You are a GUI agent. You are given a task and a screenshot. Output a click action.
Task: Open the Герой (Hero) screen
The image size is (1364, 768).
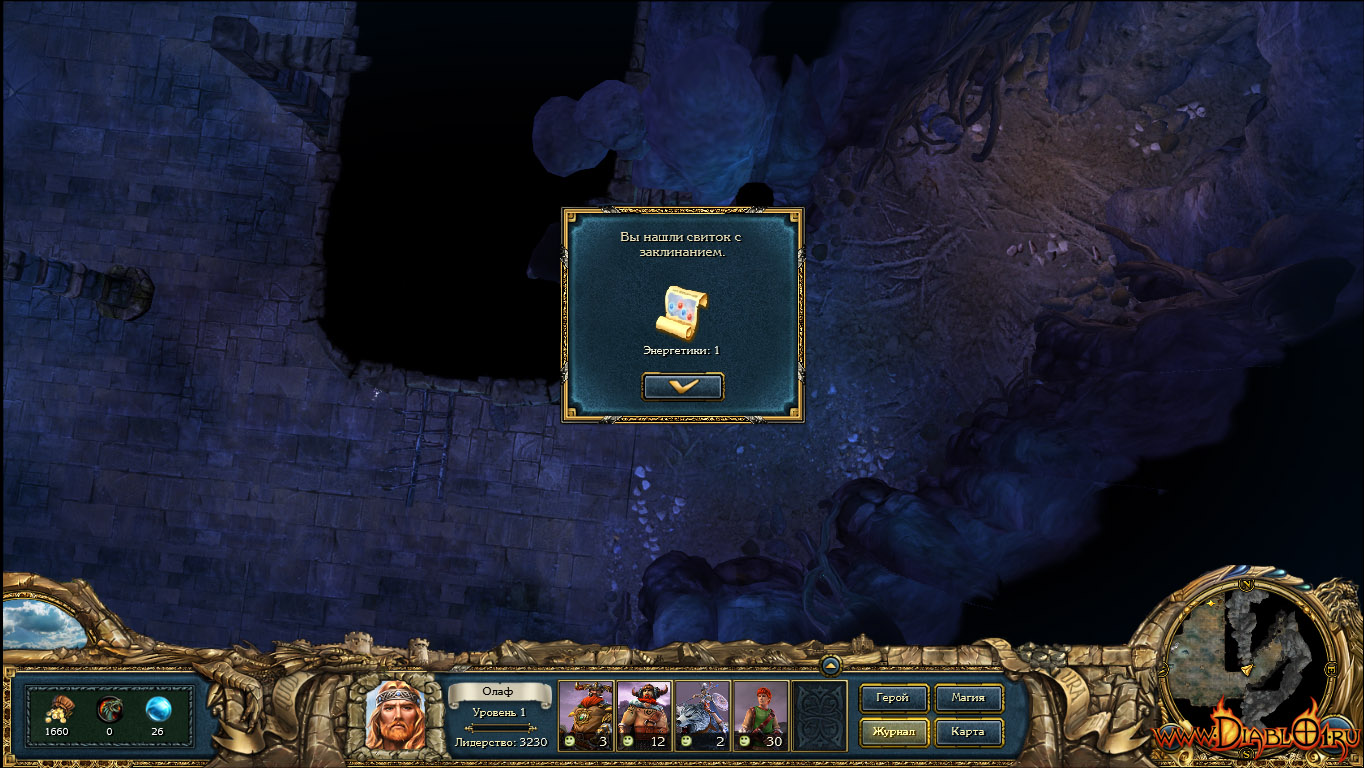pyautogui.click(x=893, y=698)
